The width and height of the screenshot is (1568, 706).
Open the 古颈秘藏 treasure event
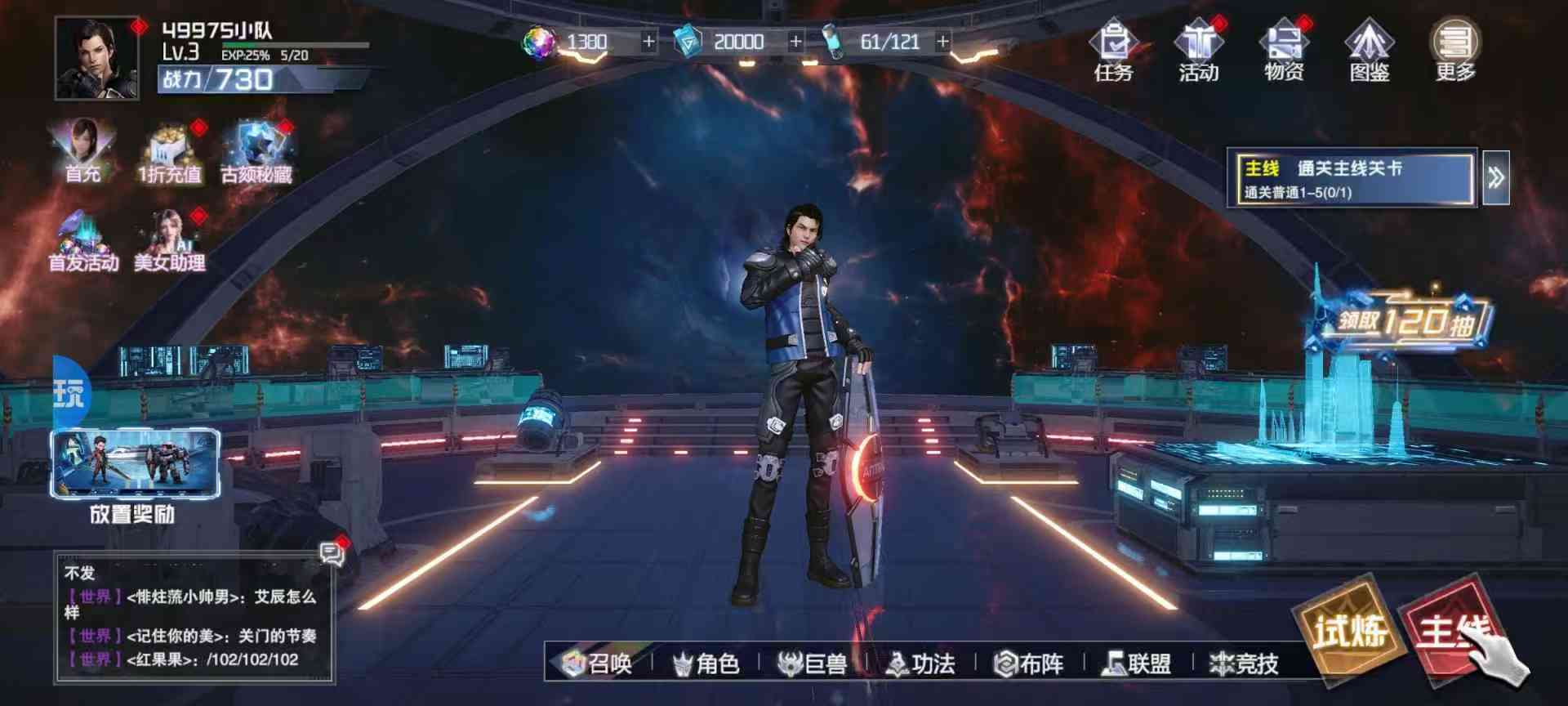pos(256,152)
